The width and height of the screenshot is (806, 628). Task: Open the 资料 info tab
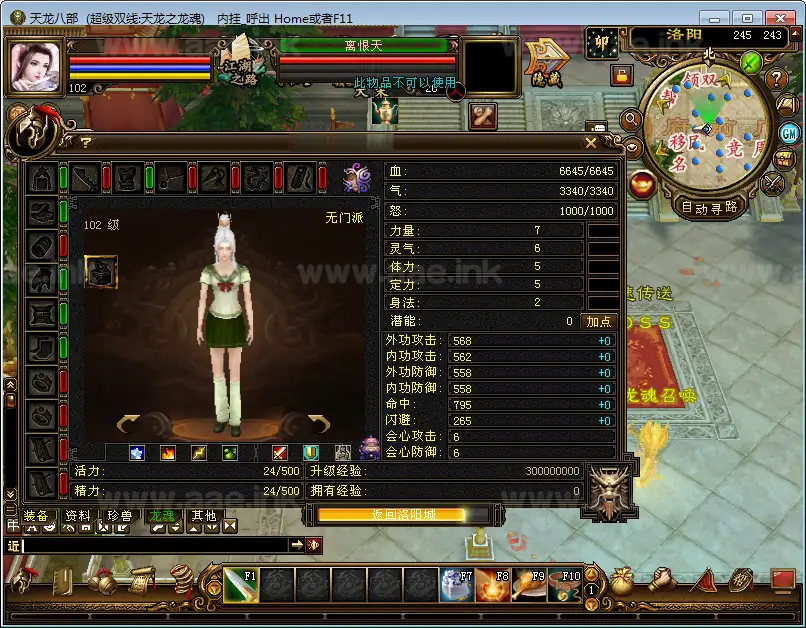click(x=77, y=516)
